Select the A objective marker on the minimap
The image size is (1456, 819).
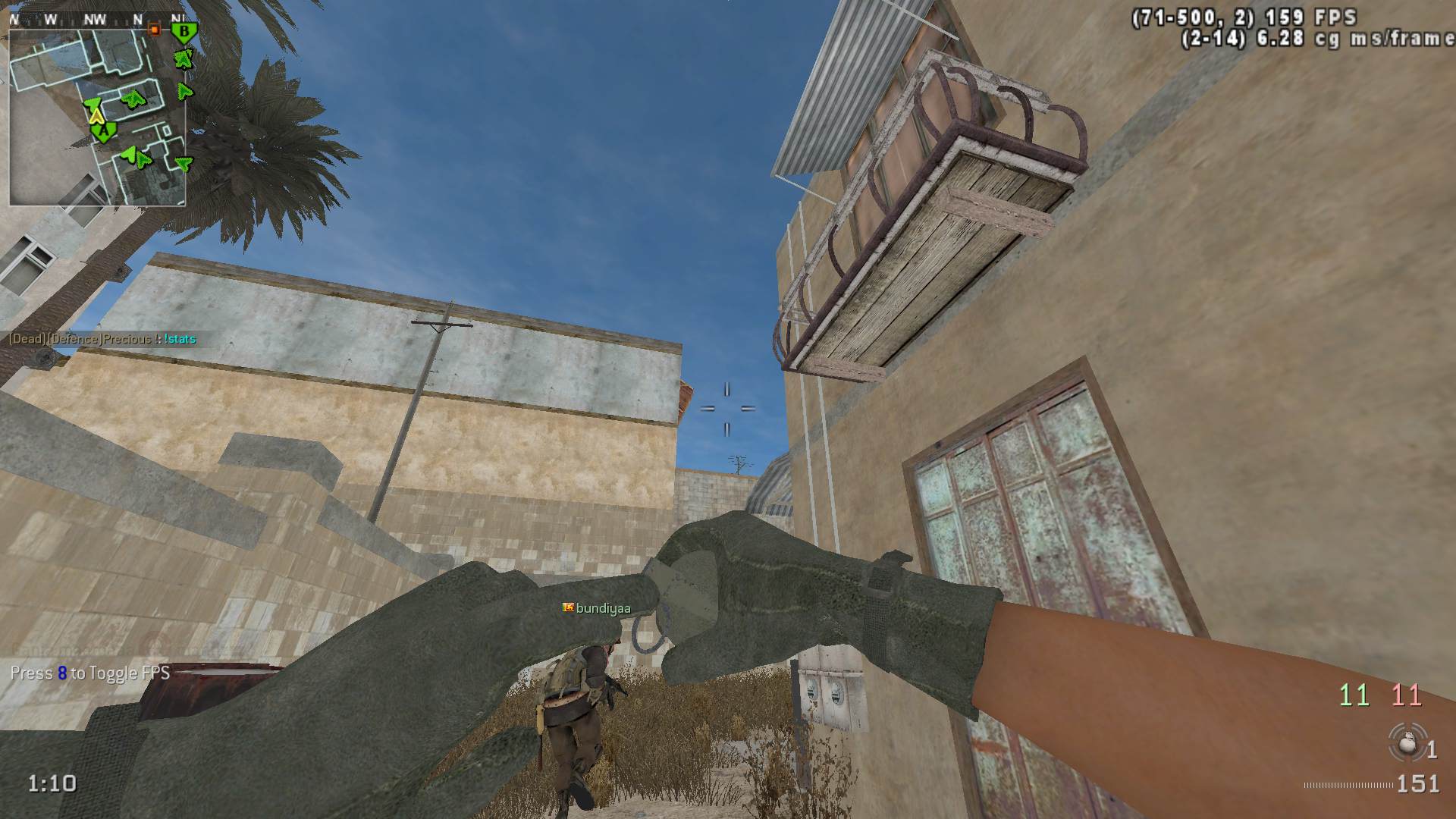pyautogui.click(x=103, y=132)
